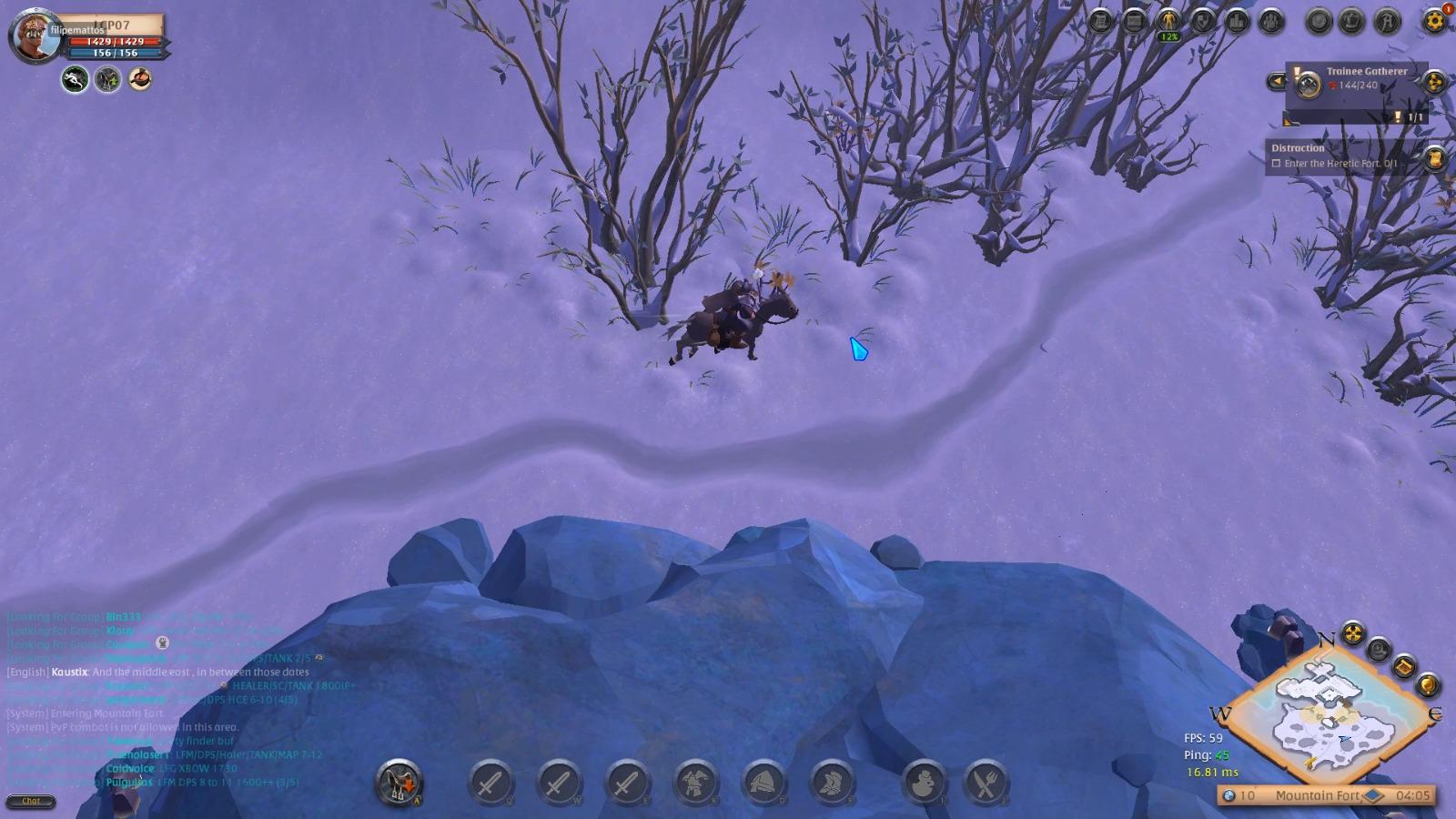Expand the Distraction quest scroll icon

point(1434,161)
